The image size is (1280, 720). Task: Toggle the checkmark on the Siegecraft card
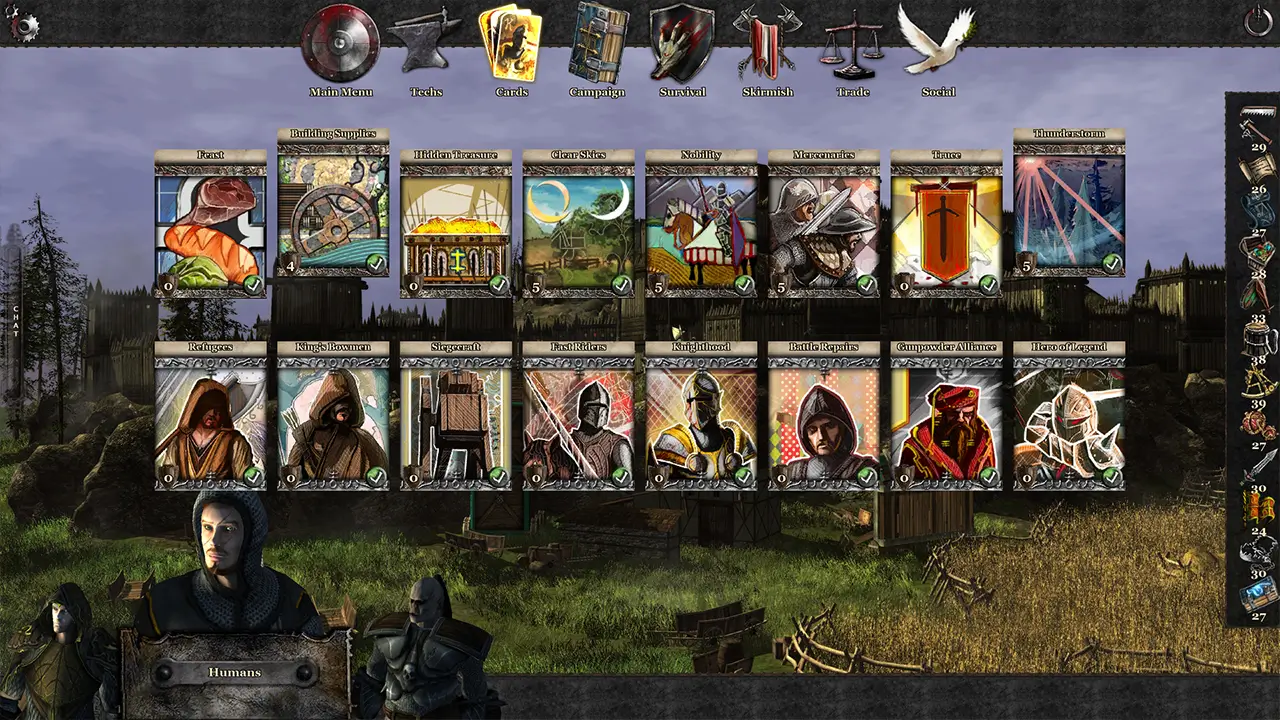pos(497,478)
